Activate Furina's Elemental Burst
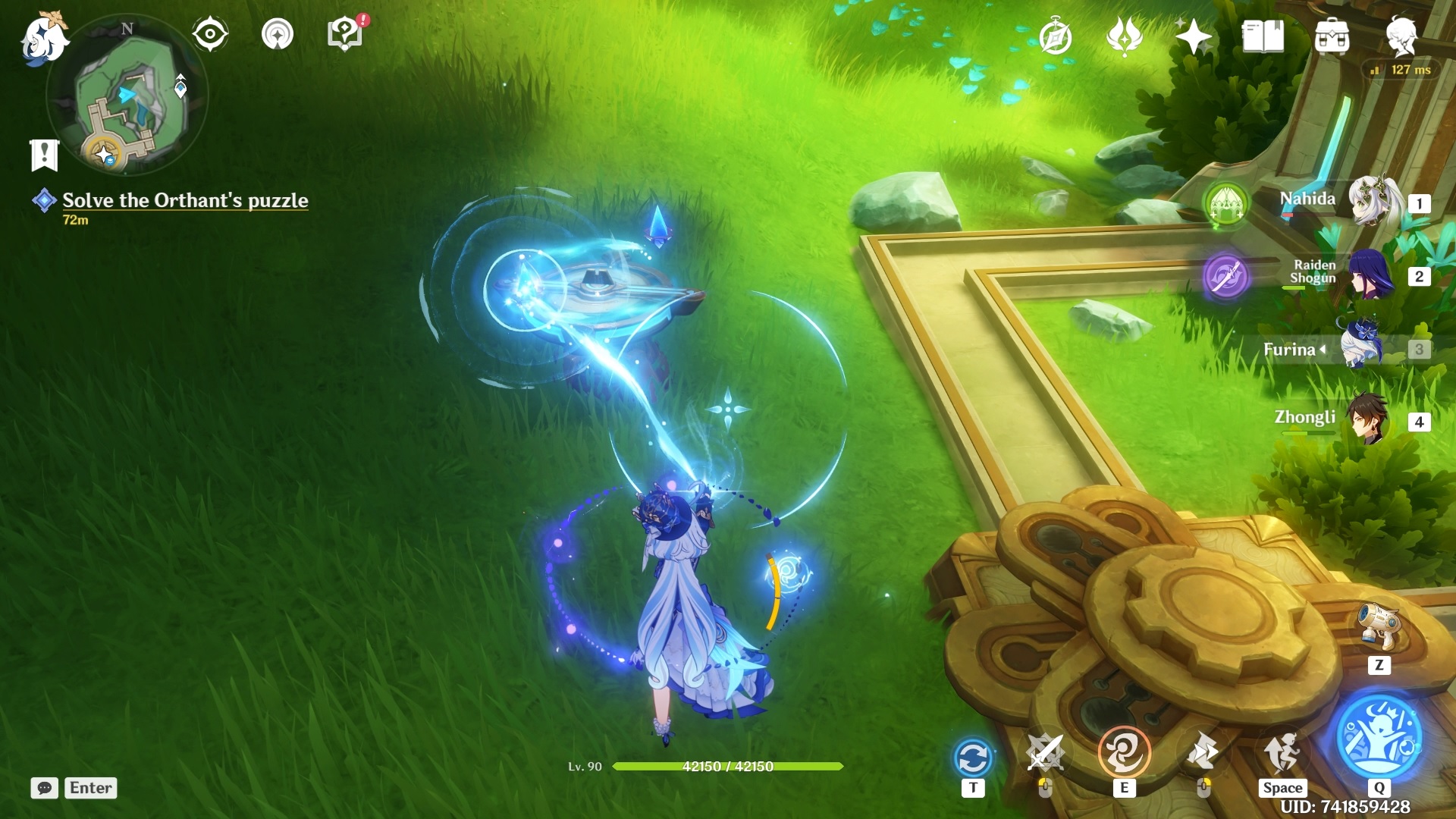The image size is (1456, 819). 1379,736
